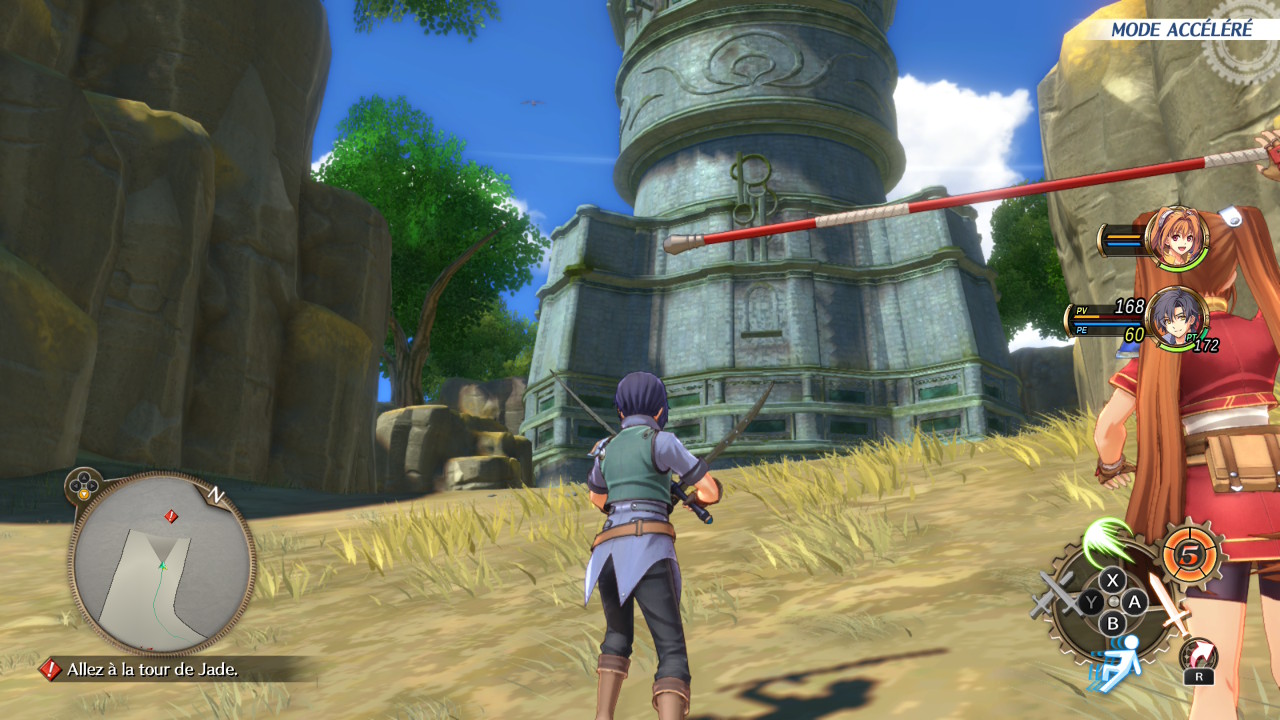Select the red quest marker on the minimap
Image resolution: width=1280 pixels, height=720 pixels.
coord(171,516)
